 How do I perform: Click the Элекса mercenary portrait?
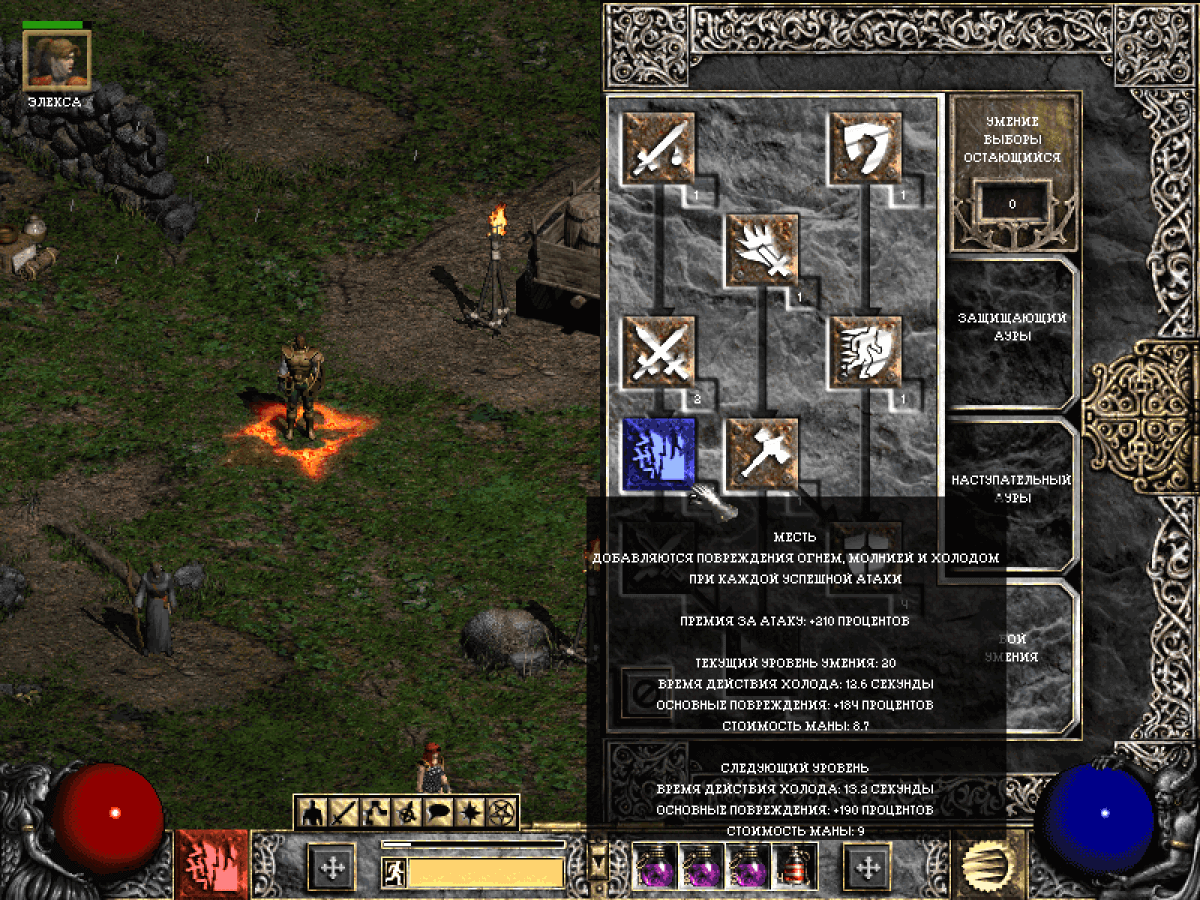pyautogui.click(x=57, y=59)
